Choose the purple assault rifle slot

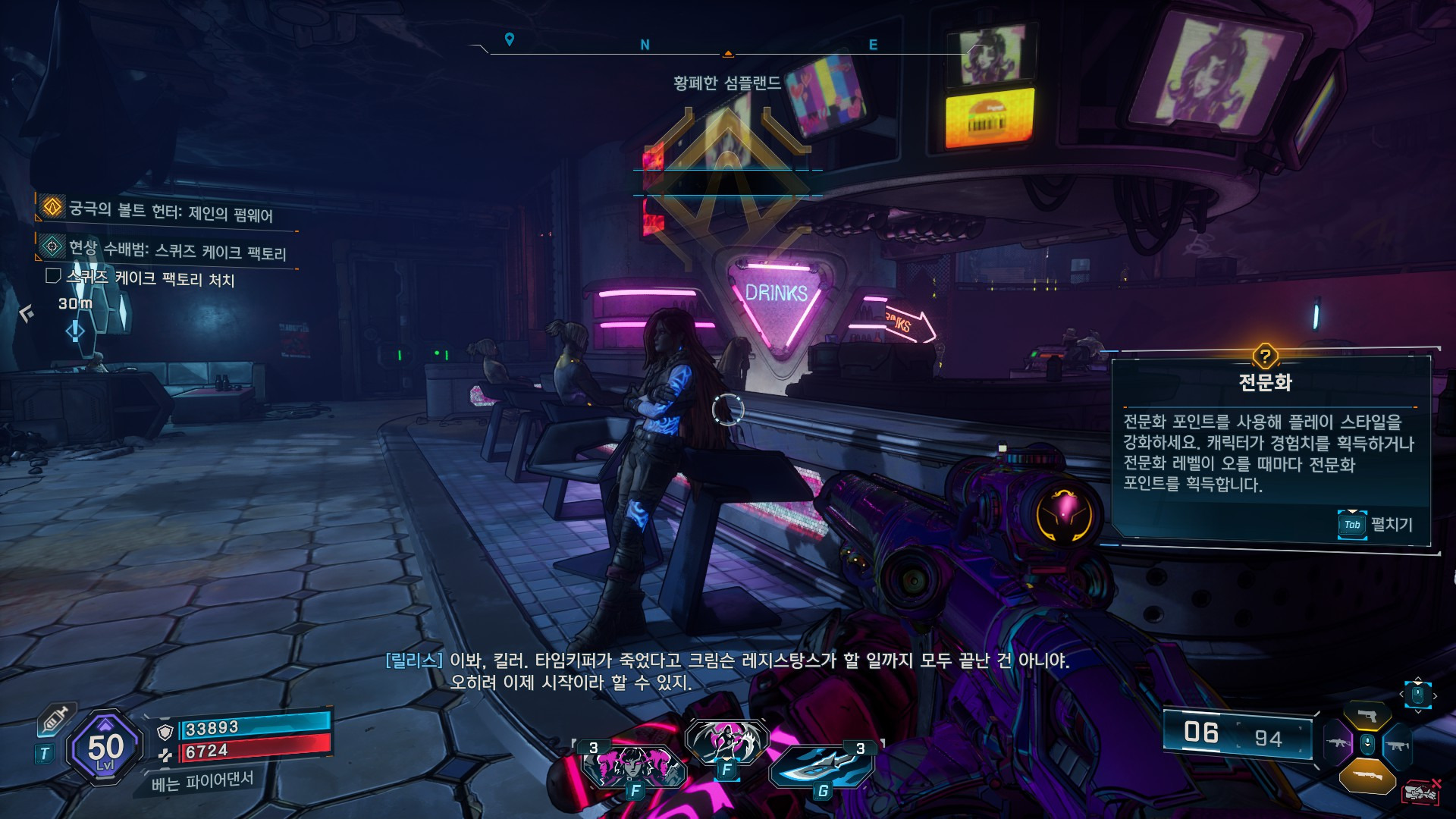pyautogui.click(x=1338, y=742)
